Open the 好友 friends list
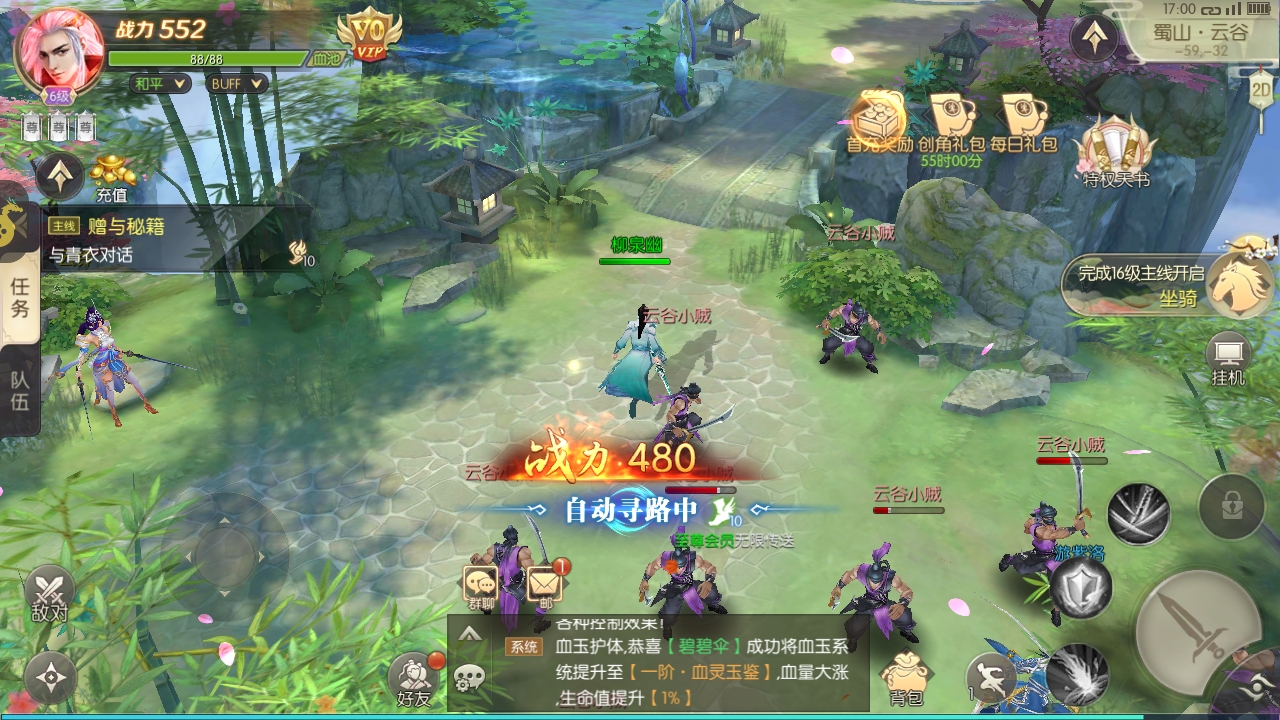Image resolution: width=1280 pixels, height=720 pixels. click(413, 680)
